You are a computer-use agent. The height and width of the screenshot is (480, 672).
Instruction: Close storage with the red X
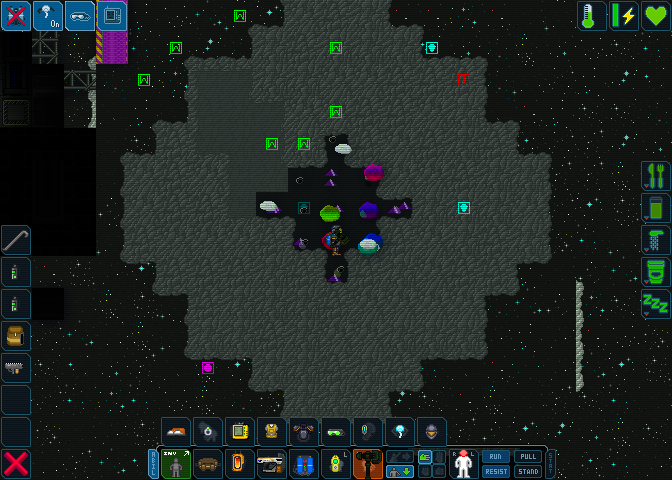(16, 464)
